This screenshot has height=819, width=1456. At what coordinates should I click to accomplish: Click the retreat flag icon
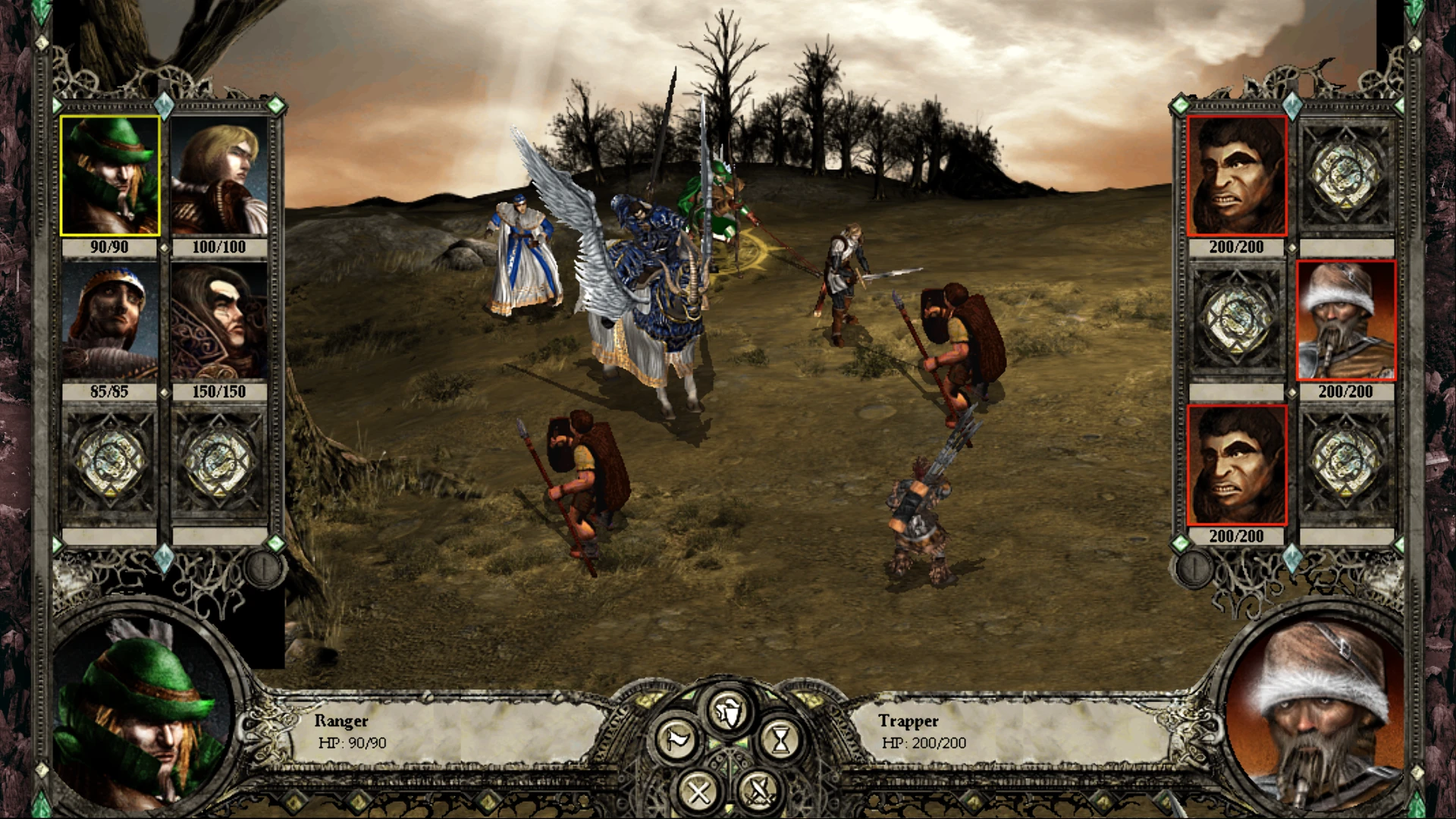click(x=677, y=738)
